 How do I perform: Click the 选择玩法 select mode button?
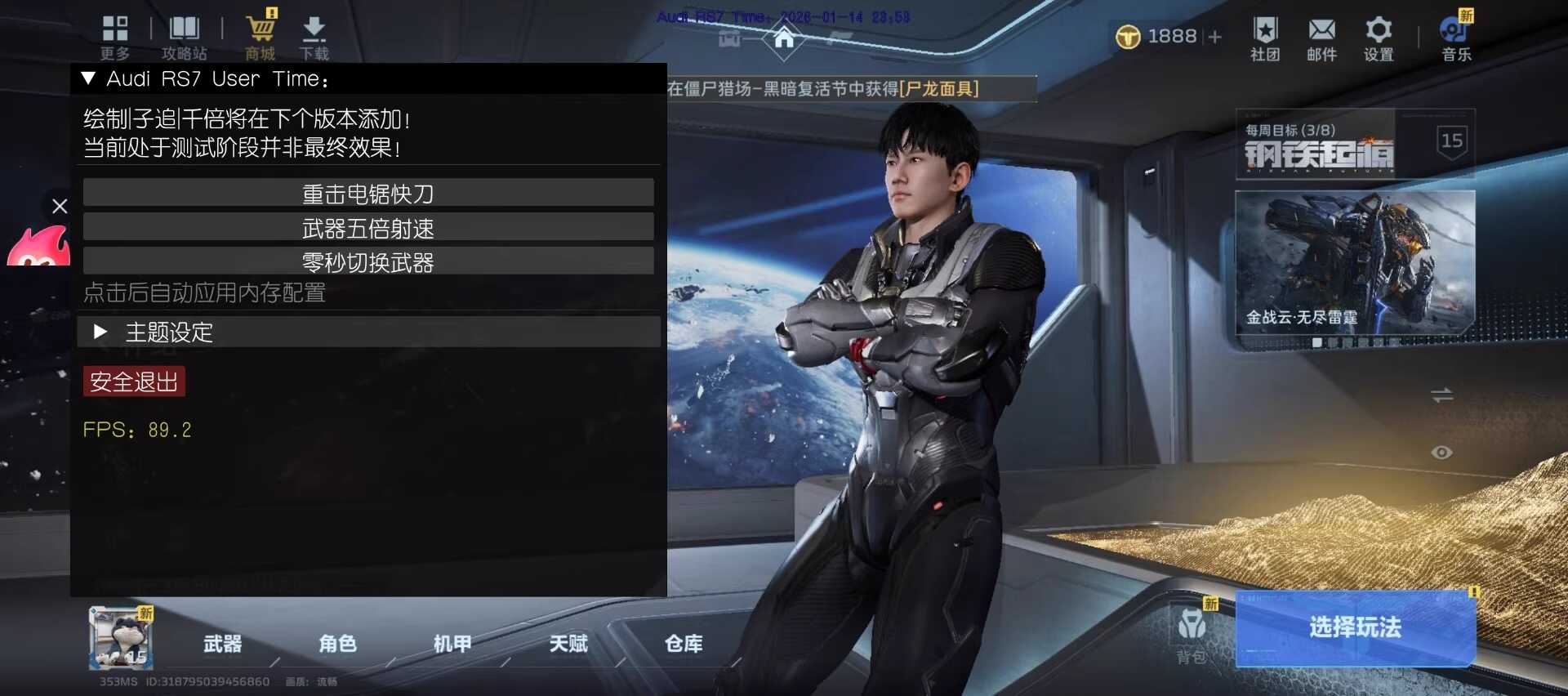(x=1354, y=628)
